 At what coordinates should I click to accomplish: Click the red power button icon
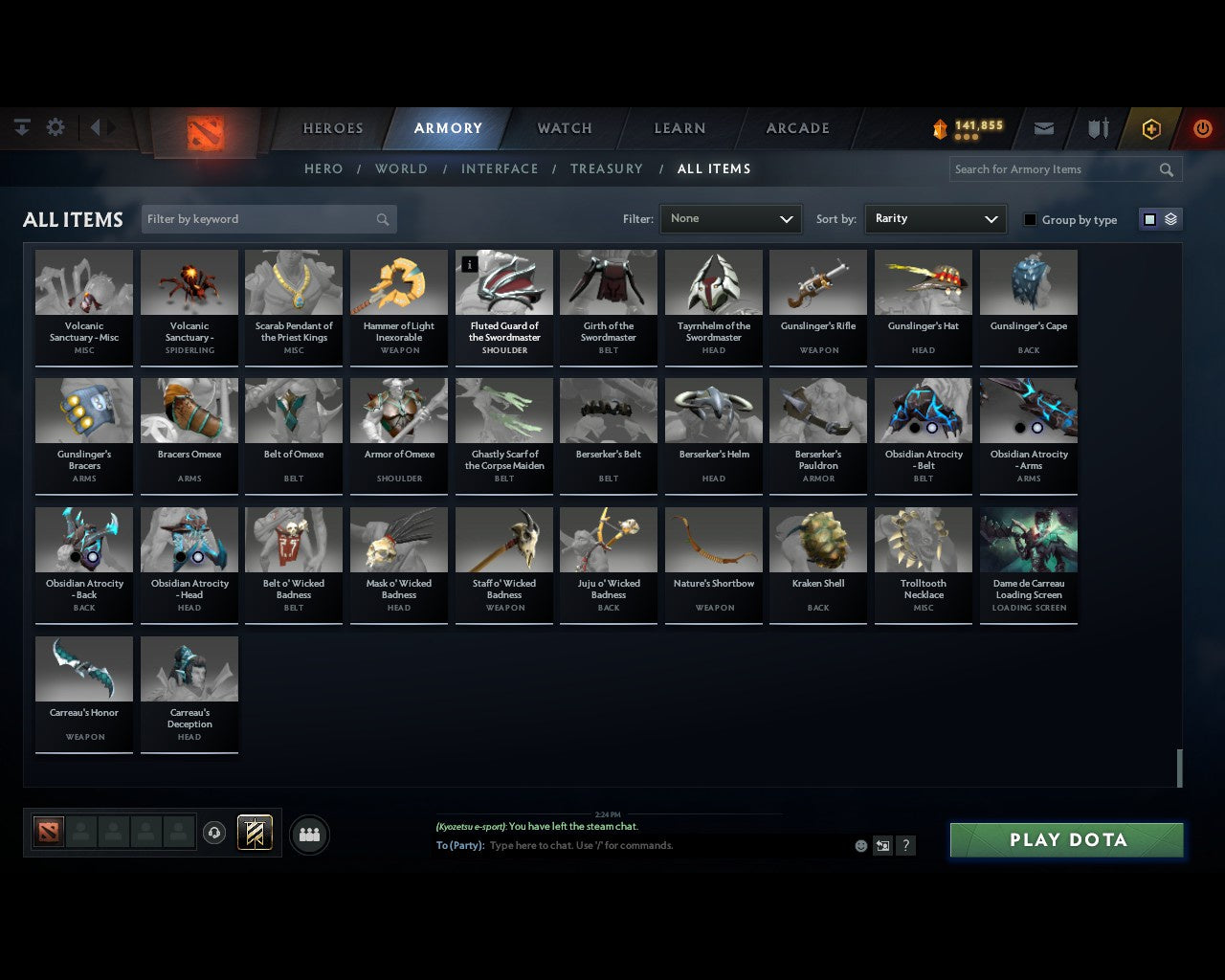tap(1202, 127)
